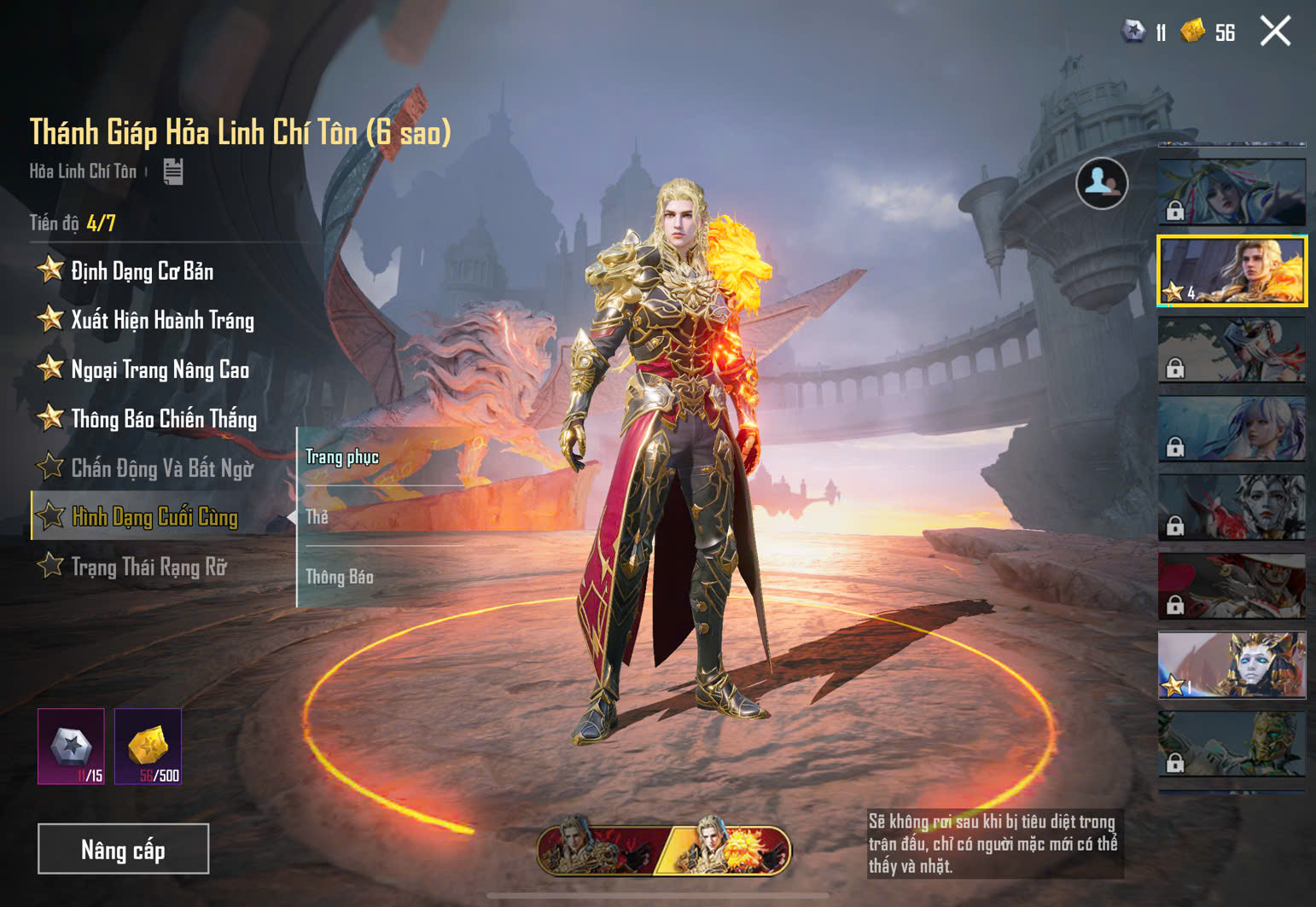Viewport: 1316px width, 907px height.
Task: Choose the Ngoại Trang Nâng Cao level
Action: (160, 369)
